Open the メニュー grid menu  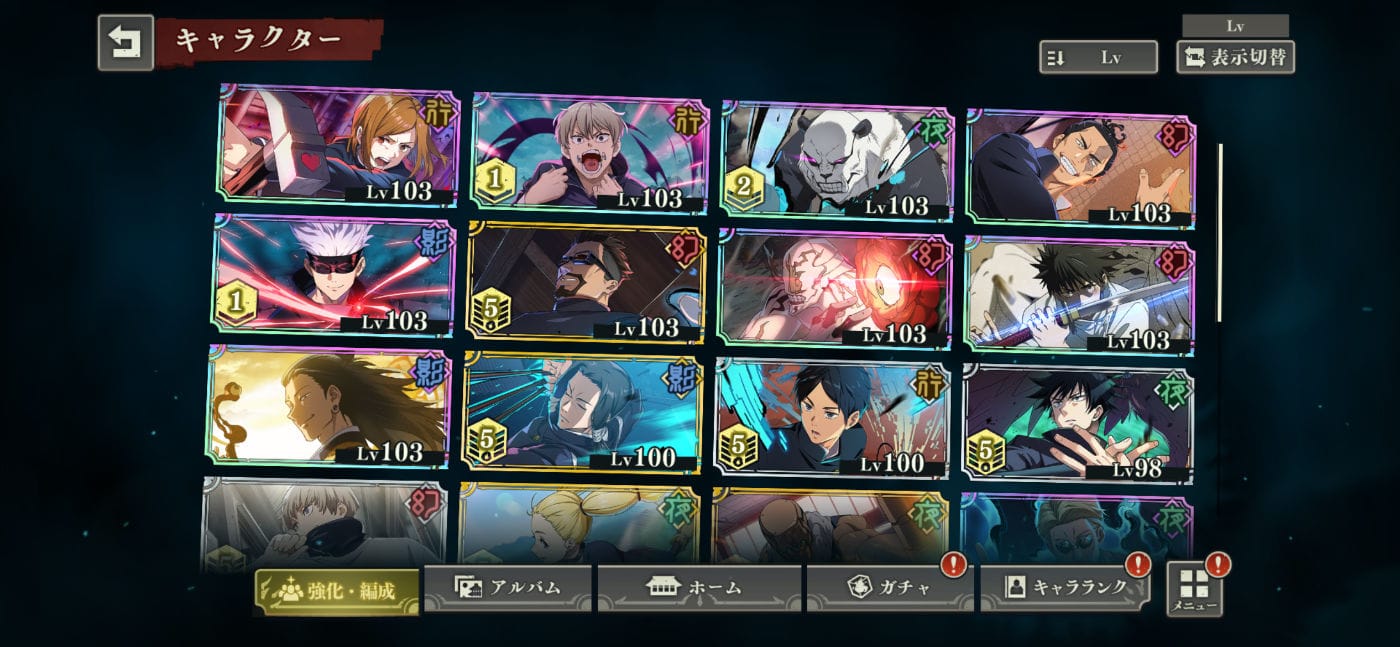[x=1194, y=589]
